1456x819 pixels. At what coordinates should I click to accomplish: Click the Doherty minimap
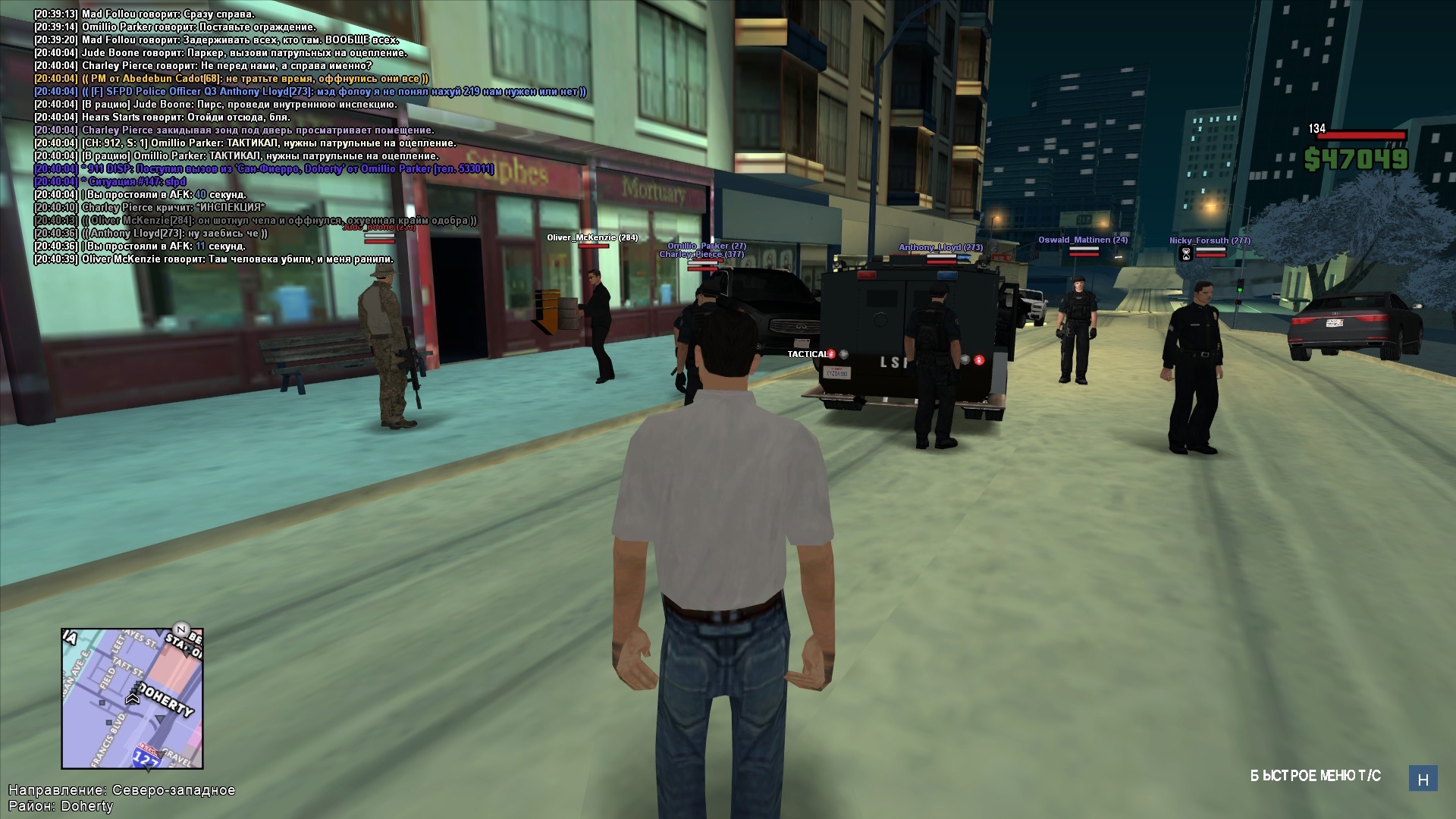click(x=132, y=698)
